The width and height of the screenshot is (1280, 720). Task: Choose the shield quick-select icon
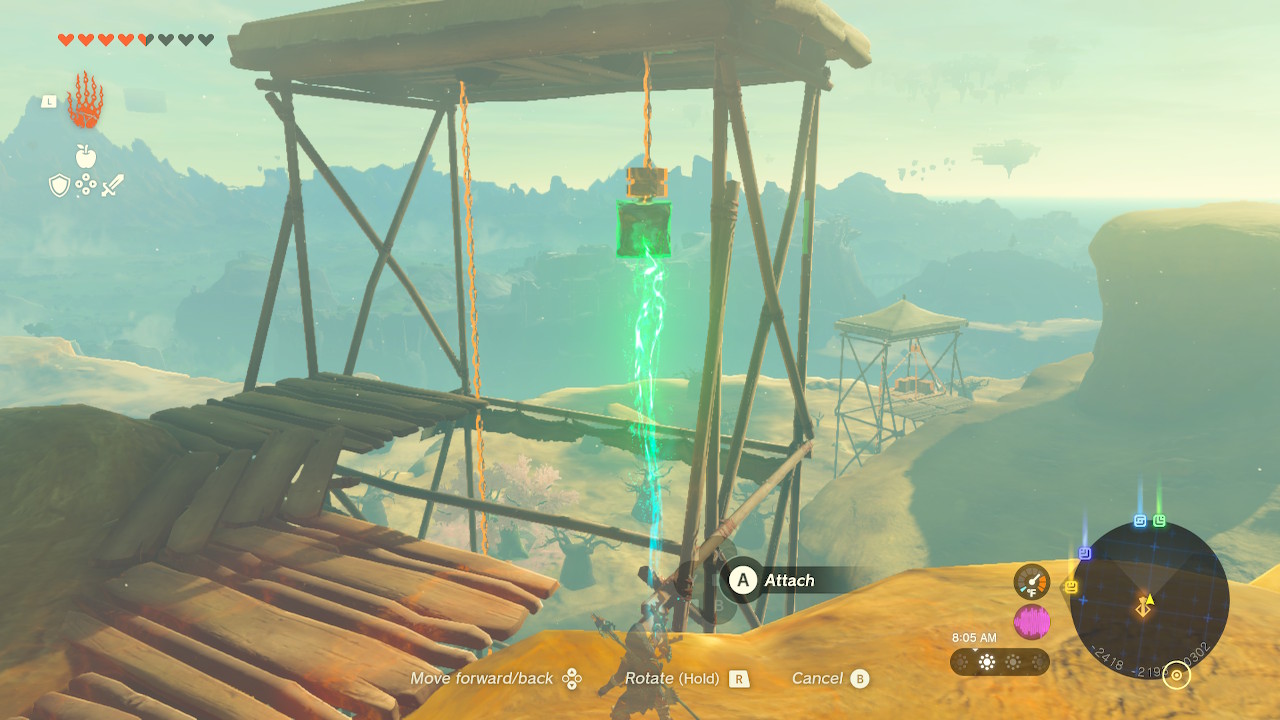click(x=60, y=185)
